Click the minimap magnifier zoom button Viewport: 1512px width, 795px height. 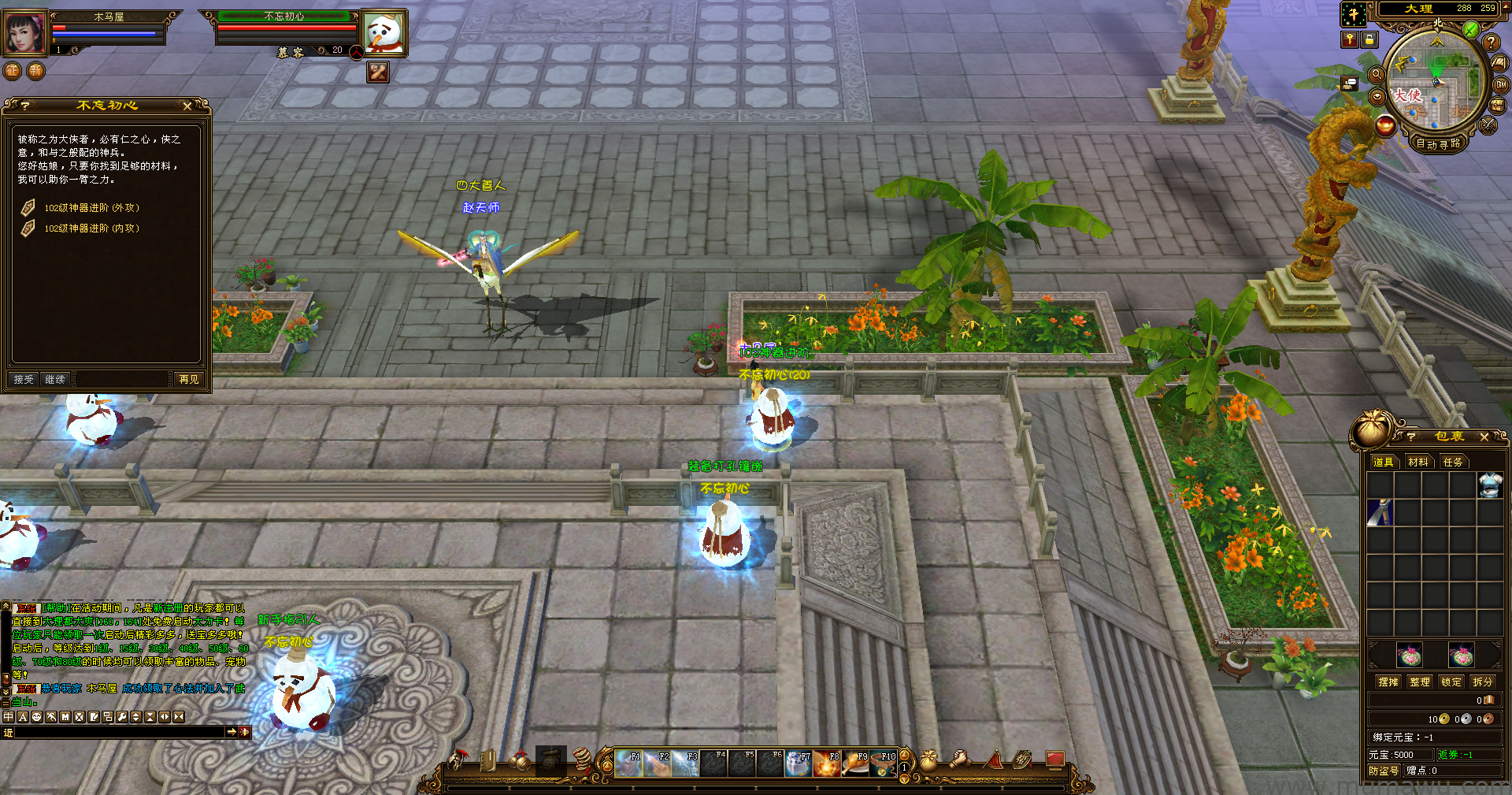[x=1377, y=74]
